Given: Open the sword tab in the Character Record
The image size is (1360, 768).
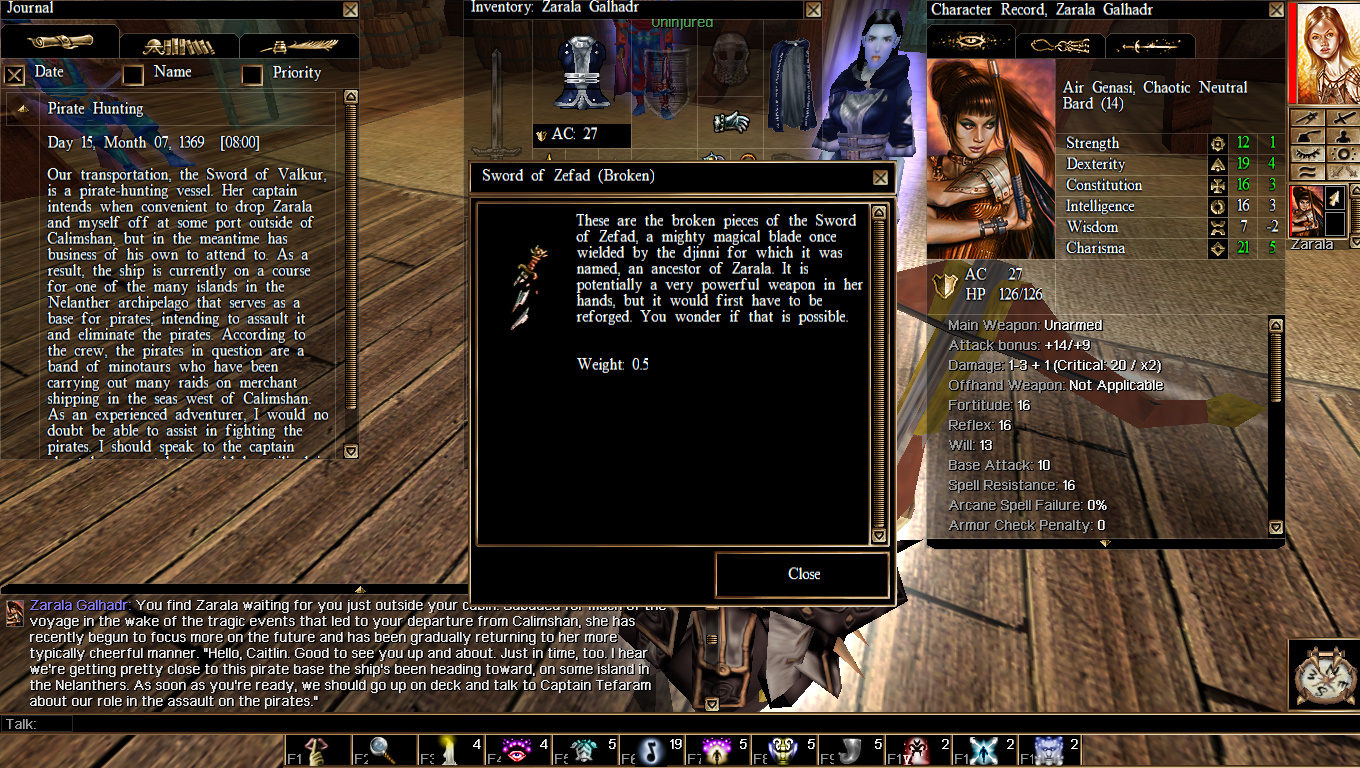Looking at the screenshot, I should click(x=1150, y=43).
